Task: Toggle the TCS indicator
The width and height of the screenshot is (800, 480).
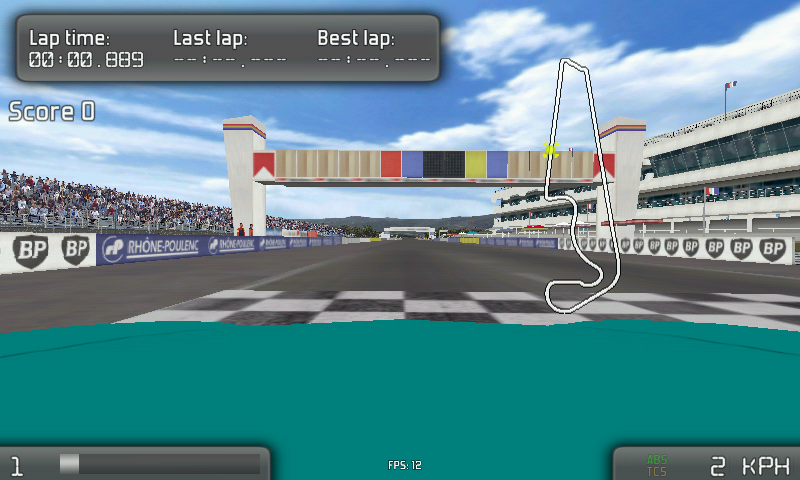Action: [656, 471]
